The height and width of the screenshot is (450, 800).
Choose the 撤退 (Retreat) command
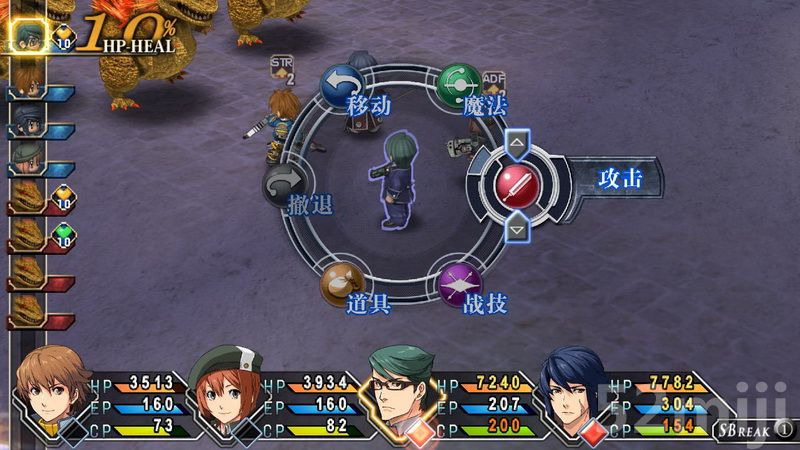[284, 185]
